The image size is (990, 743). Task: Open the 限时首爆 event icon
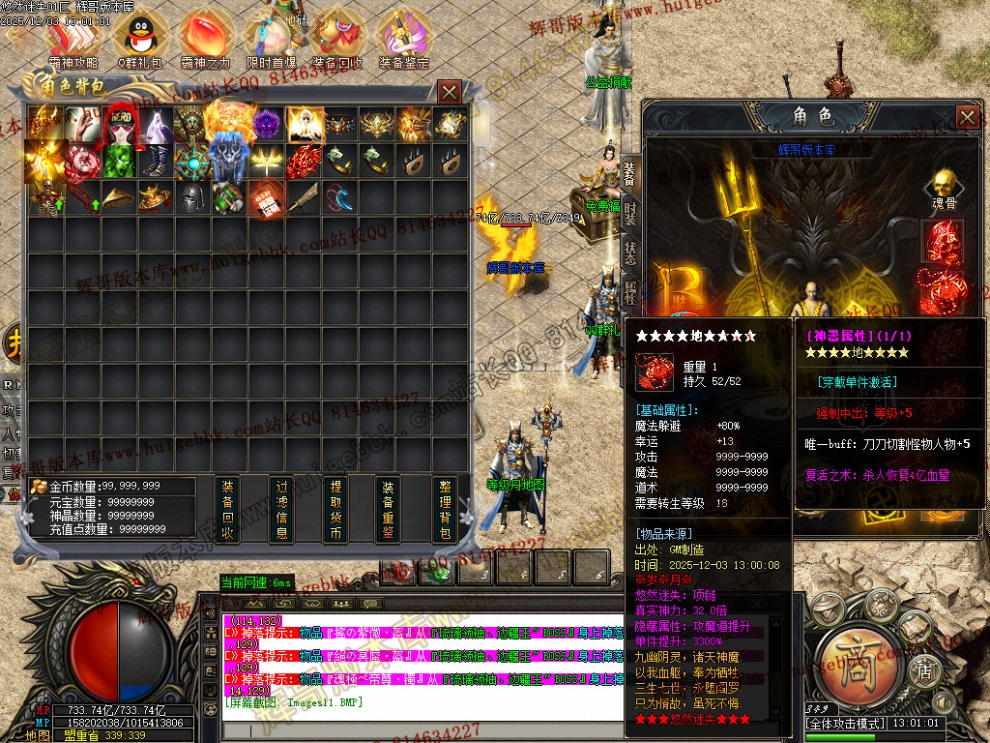(x=270, y=40)
